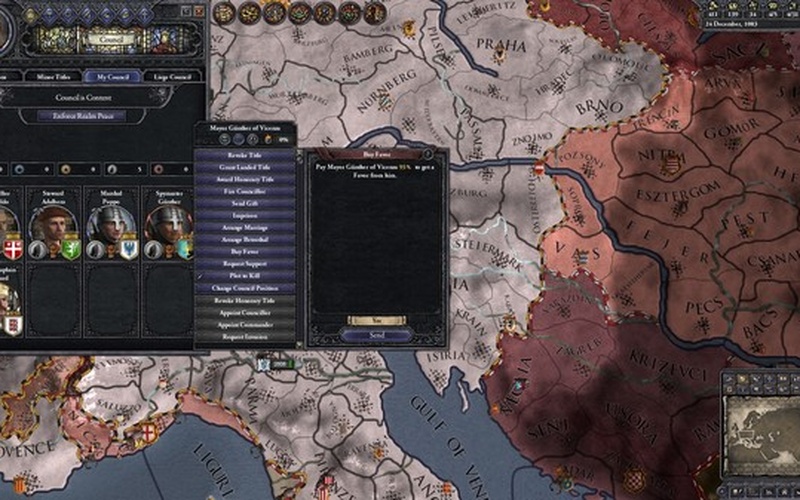Click Appoint Commander option
The image size is (800, 500).
coord(245,324)
